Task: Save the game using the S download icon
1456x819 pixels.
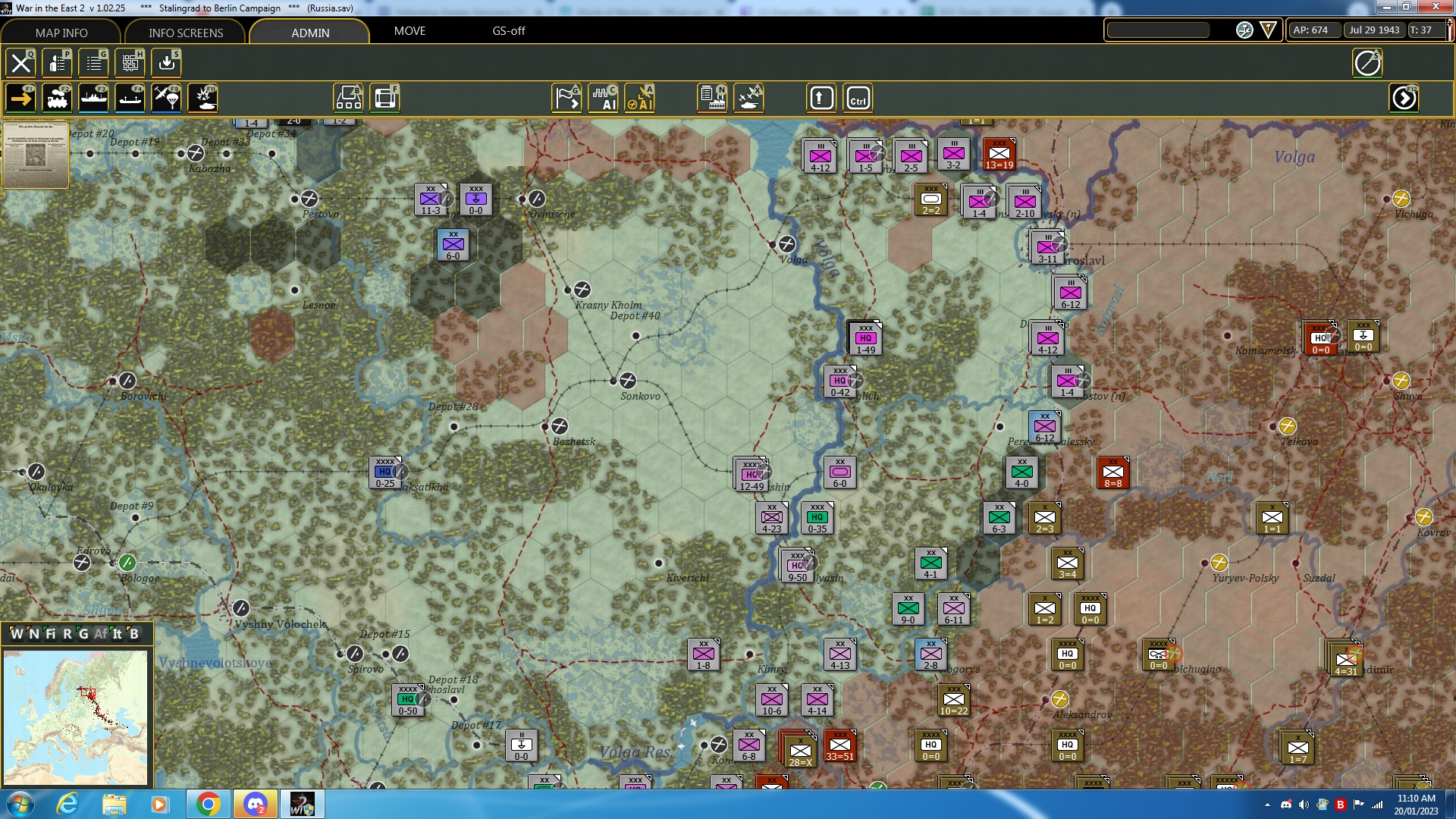Action: click(x=166, y=63)
